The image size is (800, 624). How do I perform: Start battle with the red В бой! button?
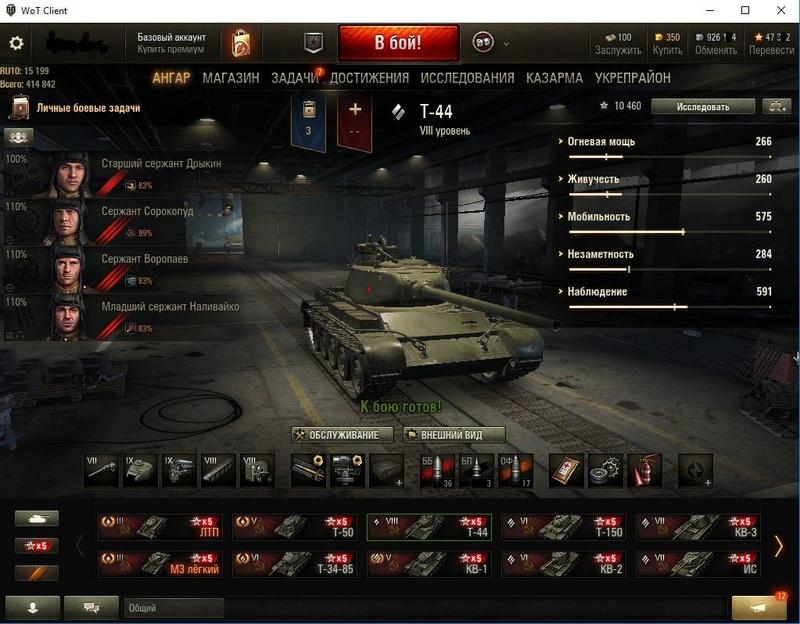point(398,43)
